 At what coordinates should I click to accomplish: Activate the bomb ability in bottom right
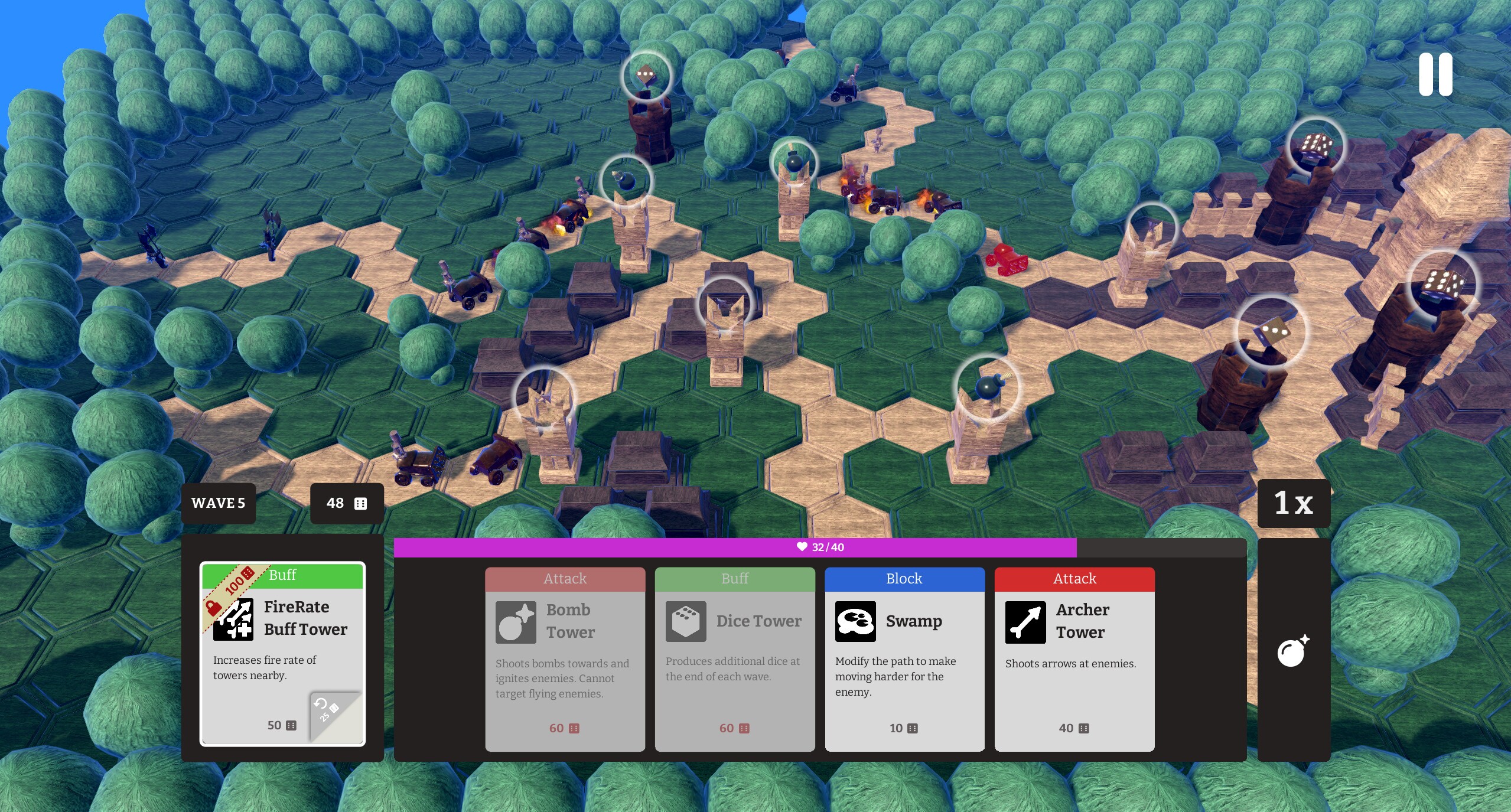[x=1292, y=652]
